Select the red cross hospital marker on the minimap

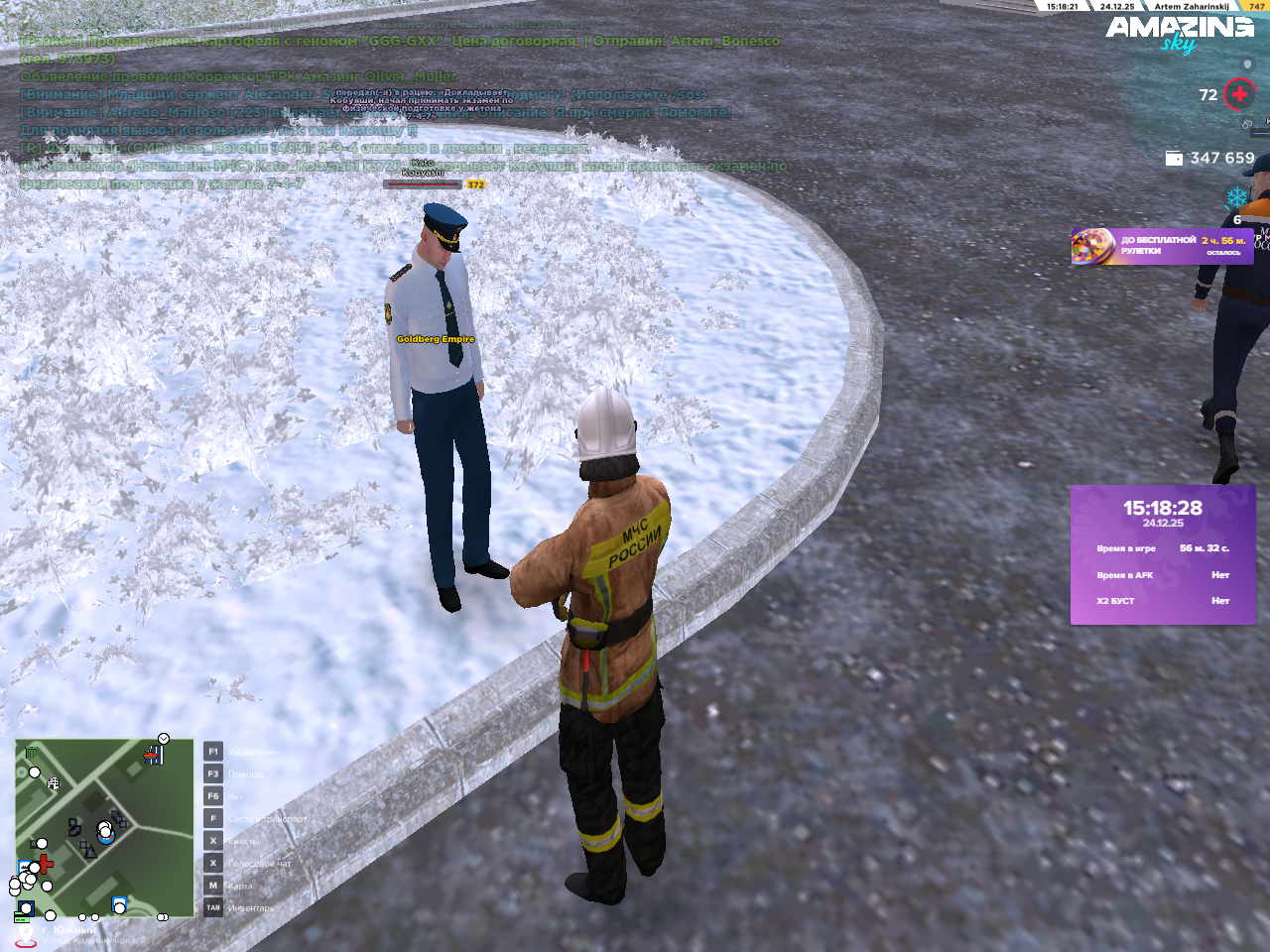point(45,863)
